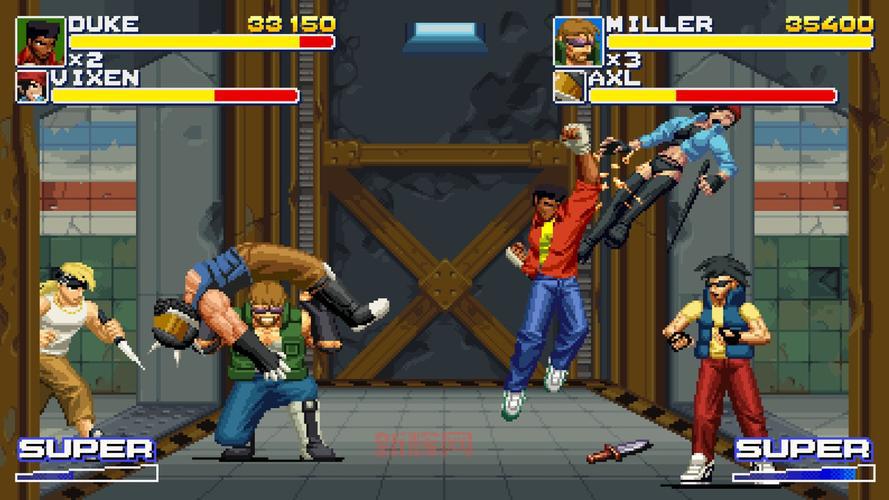Select Axl's small portrait icon
Image resolution: width=889 pixels, height=500 pixels.
click(569, 87)
